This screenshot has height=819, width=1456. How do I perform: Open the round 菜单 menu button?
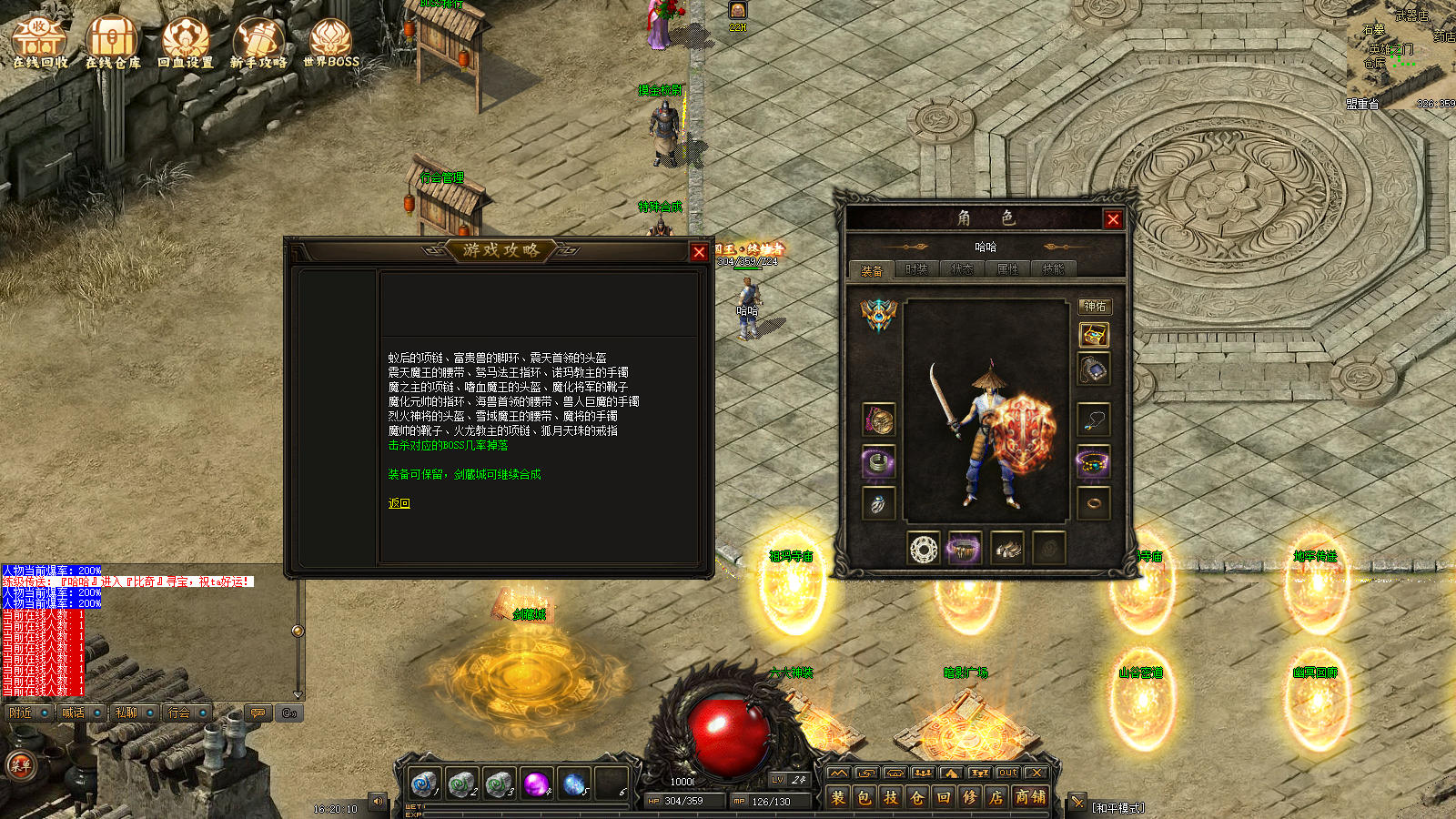point(20,765)
